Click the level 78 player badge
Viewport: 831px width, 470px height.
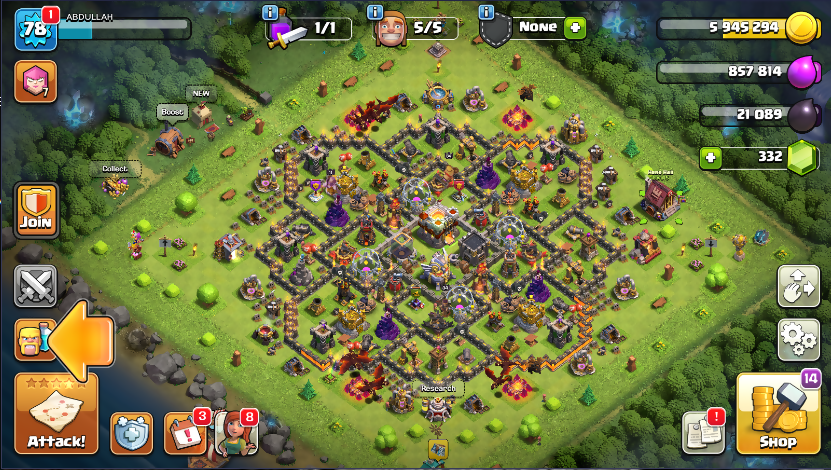click(x=35, y=29)
